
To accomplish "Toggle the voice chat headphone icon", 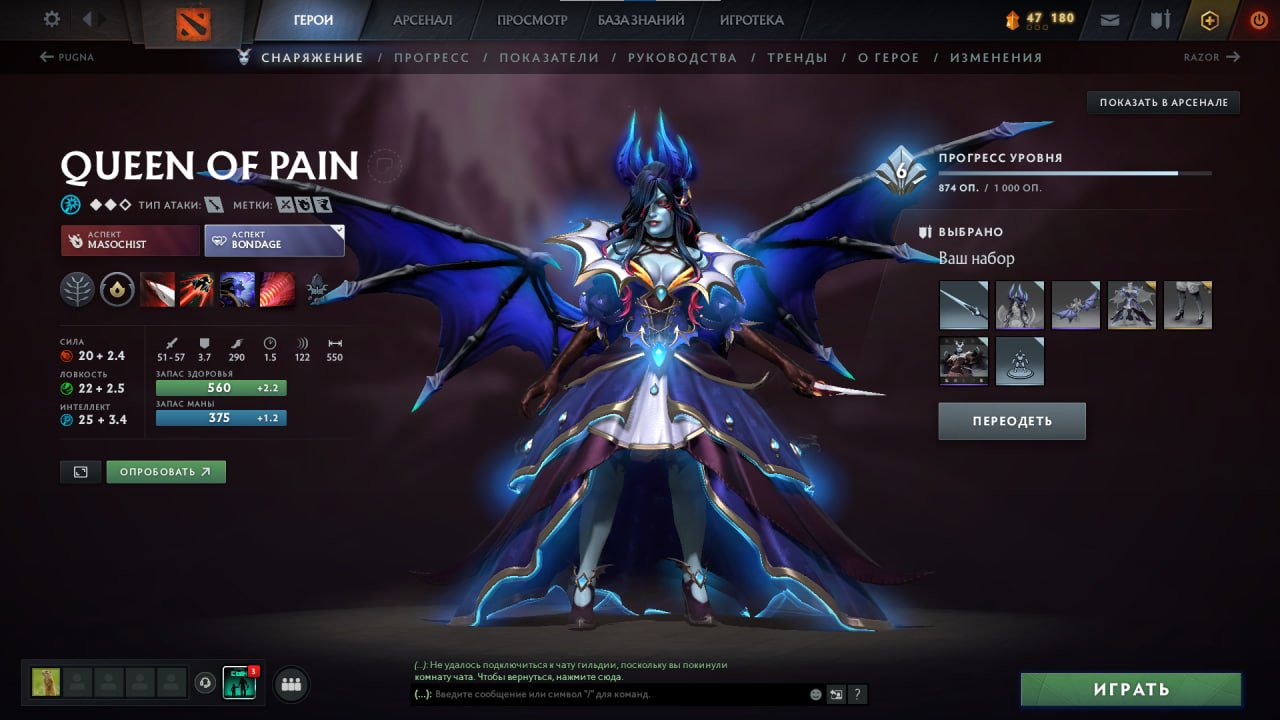I will click(x=207, y=684).
